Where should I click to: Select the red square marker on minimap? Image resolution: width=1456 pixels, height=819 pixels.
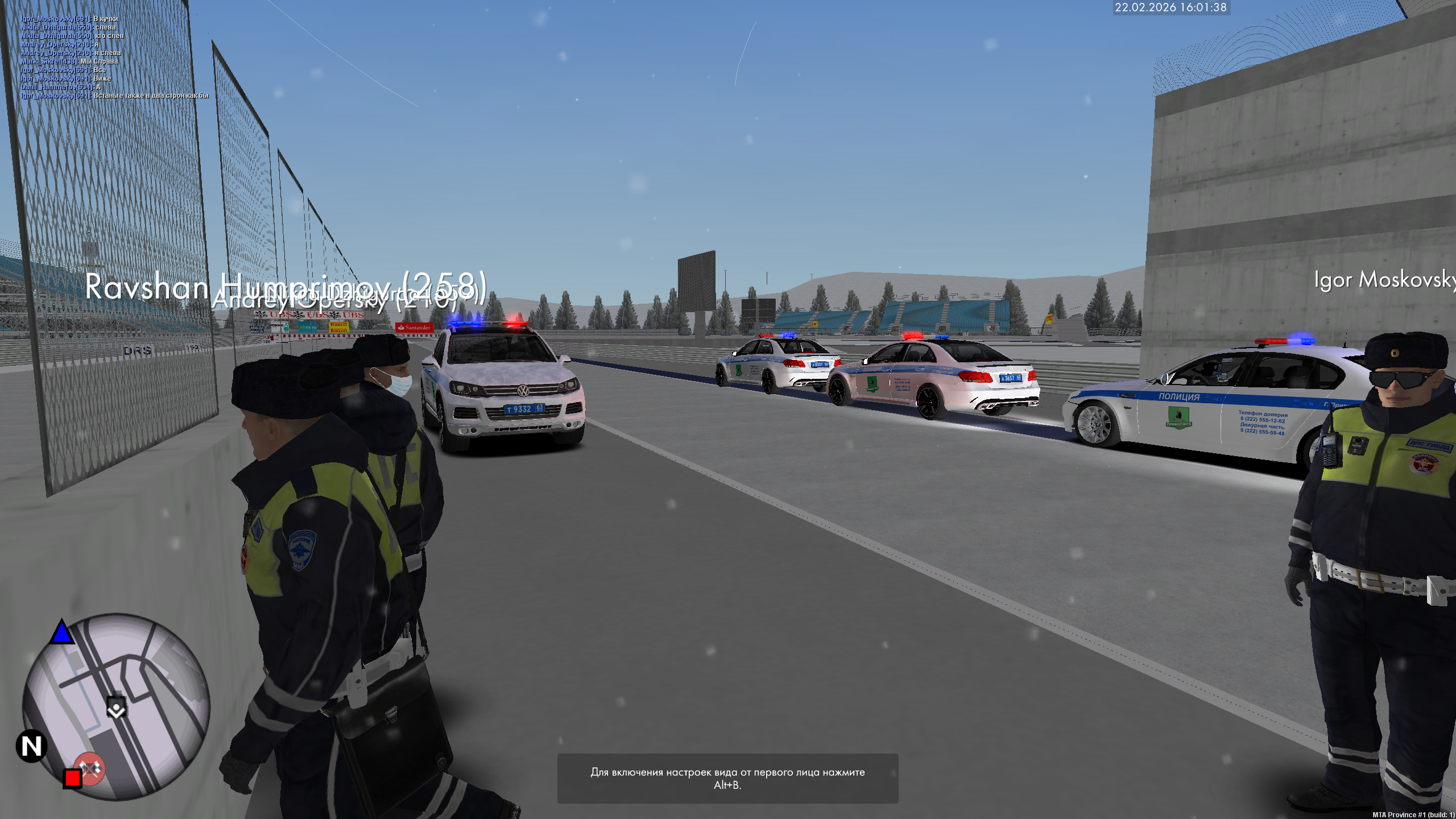click(x=72, y=777)
